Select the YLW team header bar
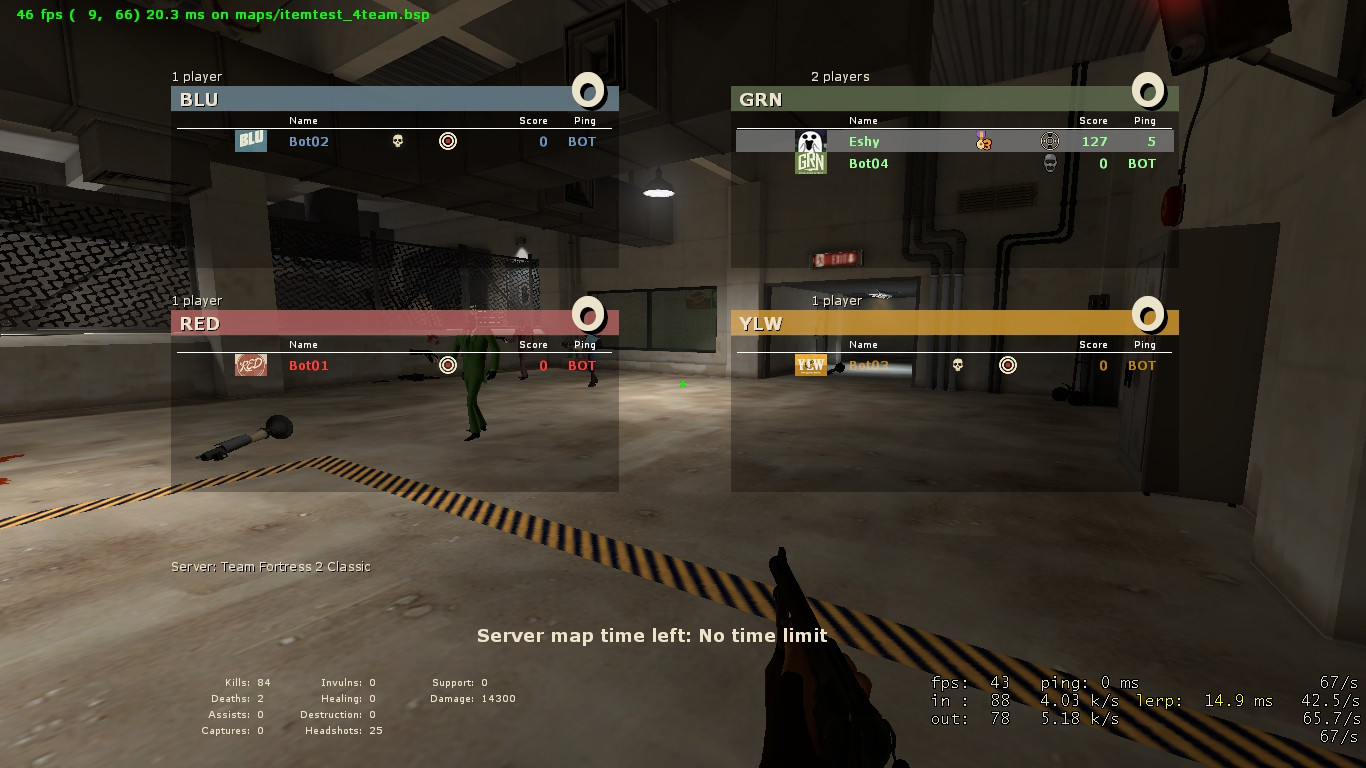1366x768 pixels. pos(950,323)
